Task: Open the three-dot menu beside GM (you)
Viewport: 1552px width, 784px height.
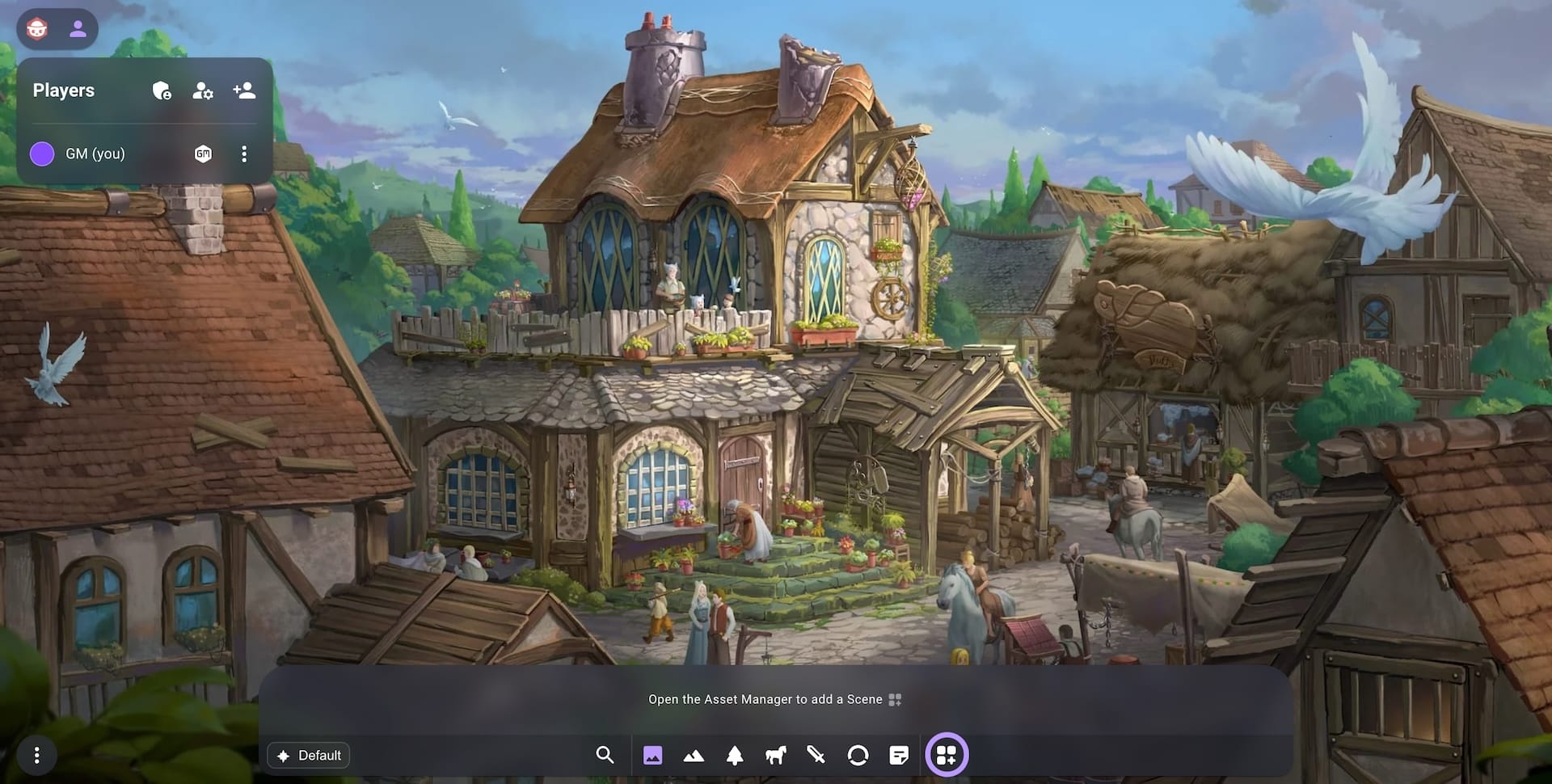Action: coord(244,154)
